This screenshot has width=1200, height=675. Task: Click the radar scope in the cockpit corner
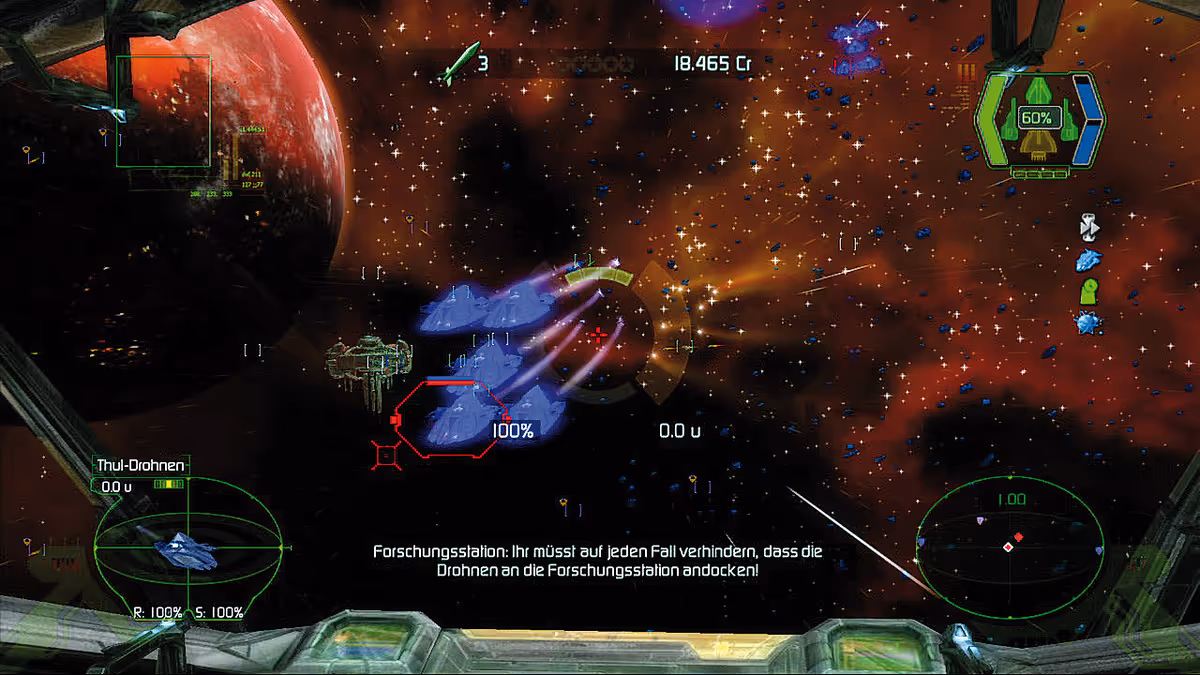coord(1009,547)
